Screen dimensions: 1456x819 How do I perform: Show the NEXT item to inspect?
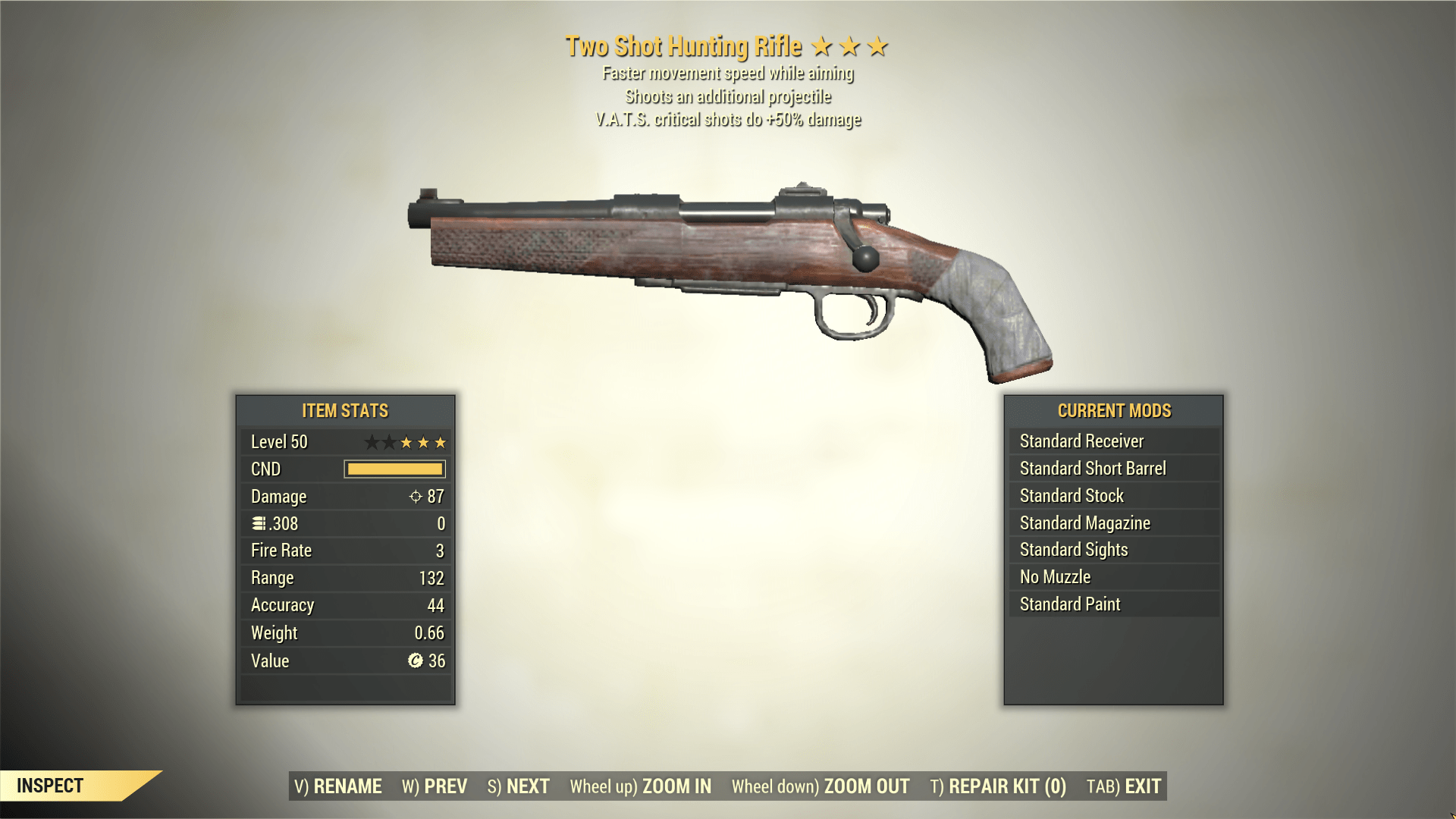[x=519, y=786]
